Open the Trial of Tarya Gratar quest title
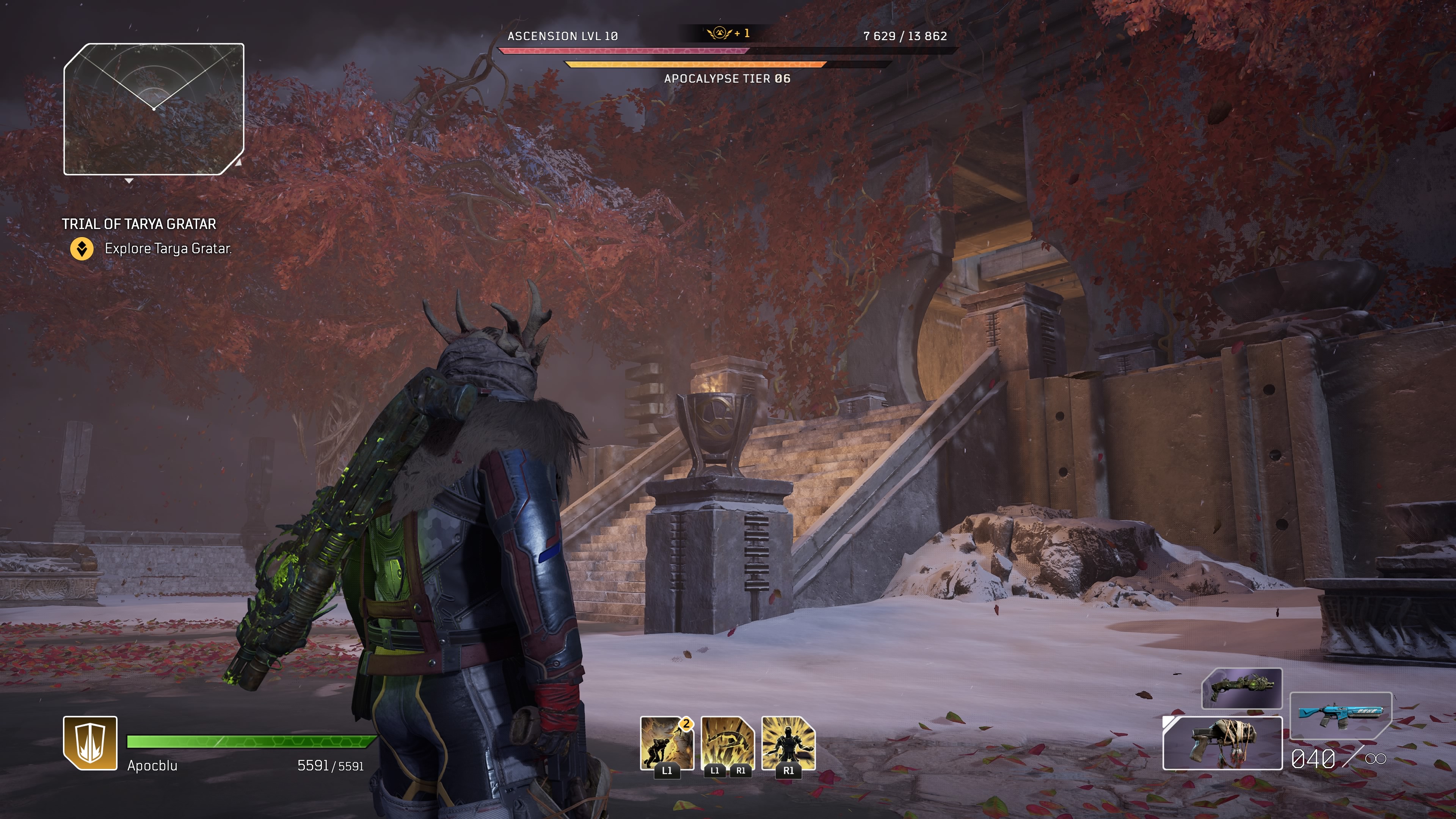Screen dimensions: 1456x819 tap(139, 224)
